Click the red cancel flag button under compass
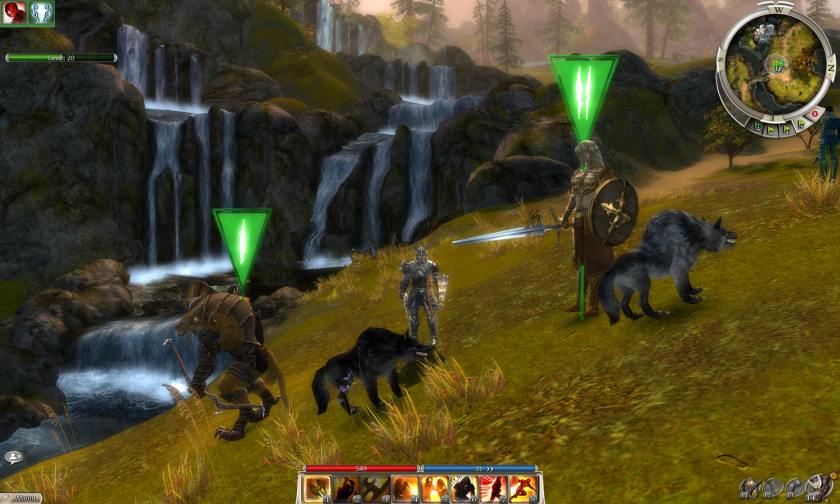The height and width of the screenshot is (504, 840). pos(813,113)
